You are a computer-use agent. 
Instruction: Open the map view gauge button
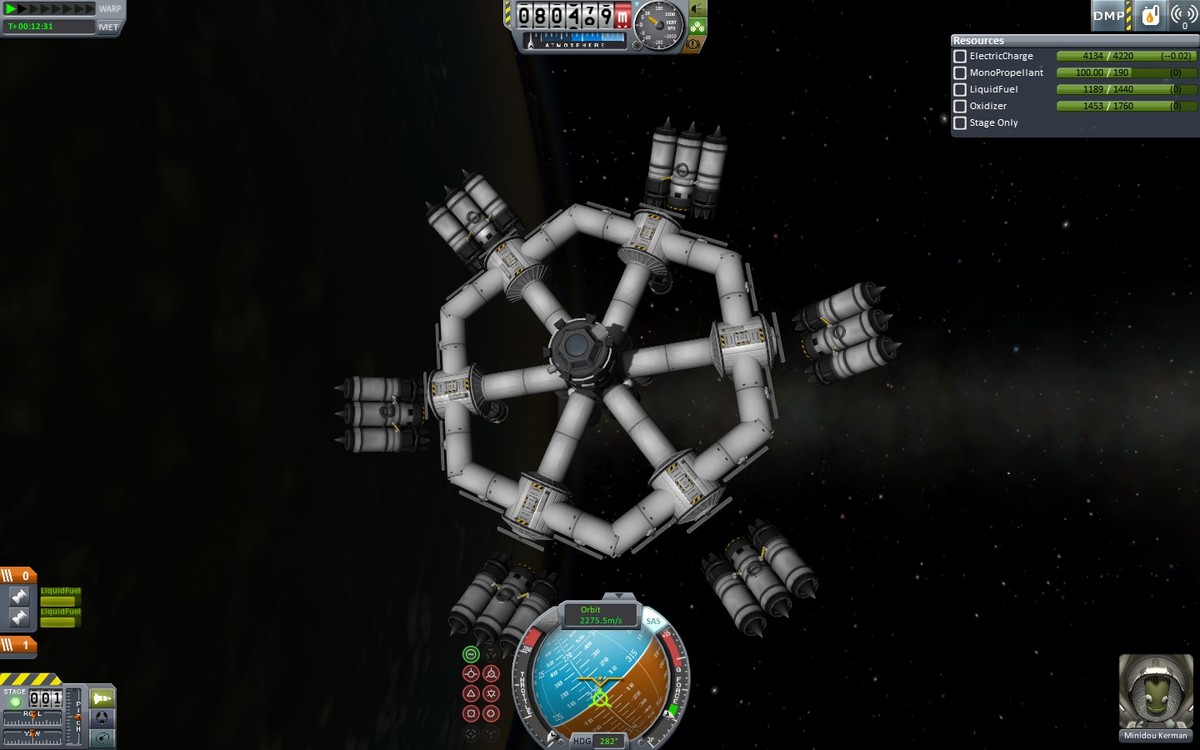click(102, 738)
